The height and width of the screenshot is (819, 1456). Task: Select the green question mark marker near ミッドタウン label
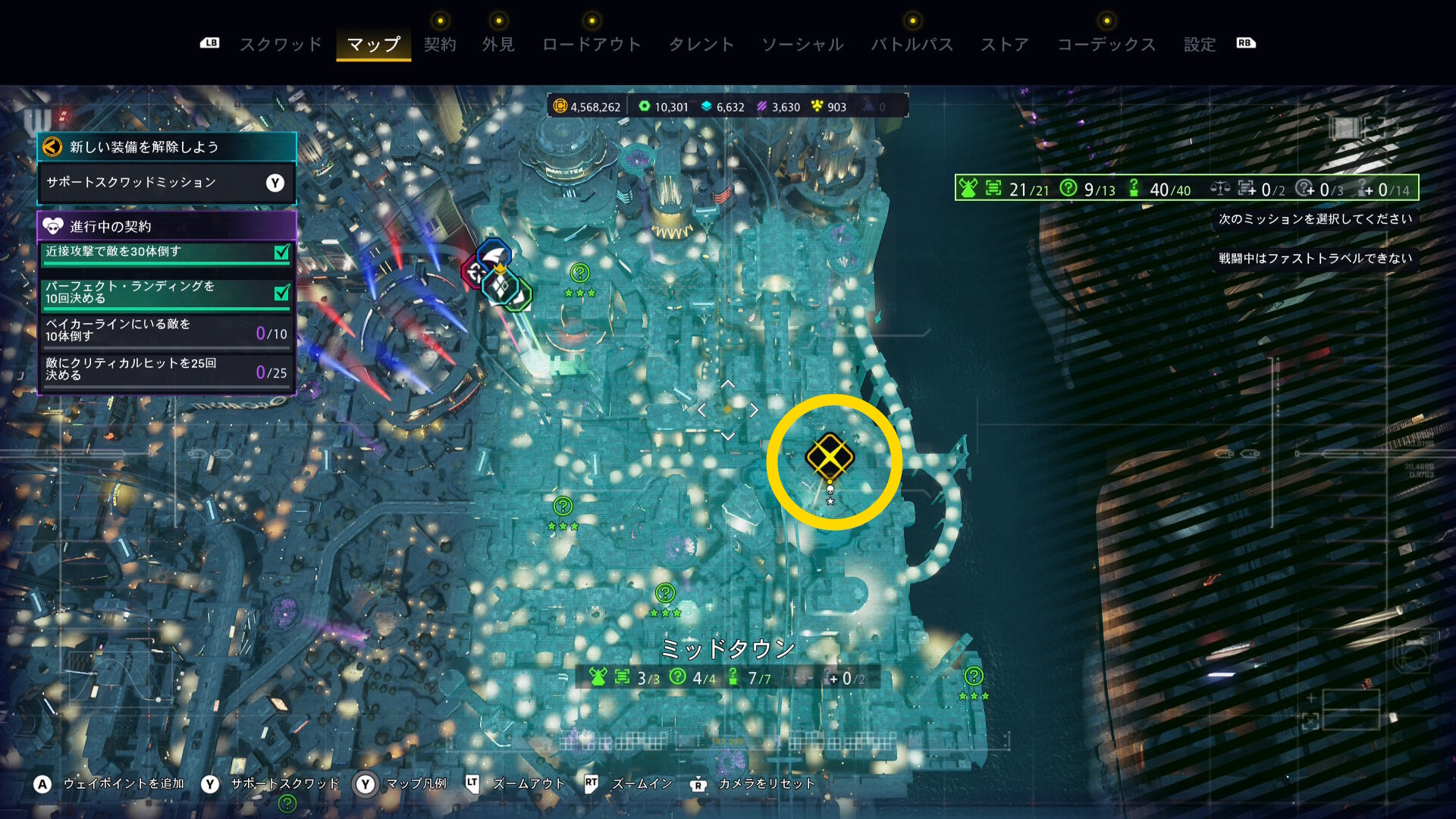coord(665,593)
